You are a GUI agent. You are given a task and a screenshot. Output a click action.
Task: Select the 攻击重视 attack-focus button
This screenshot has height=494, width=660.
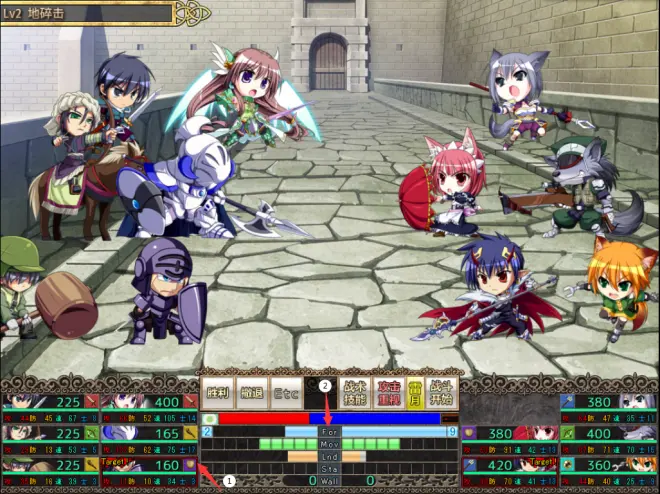point(386,392)
